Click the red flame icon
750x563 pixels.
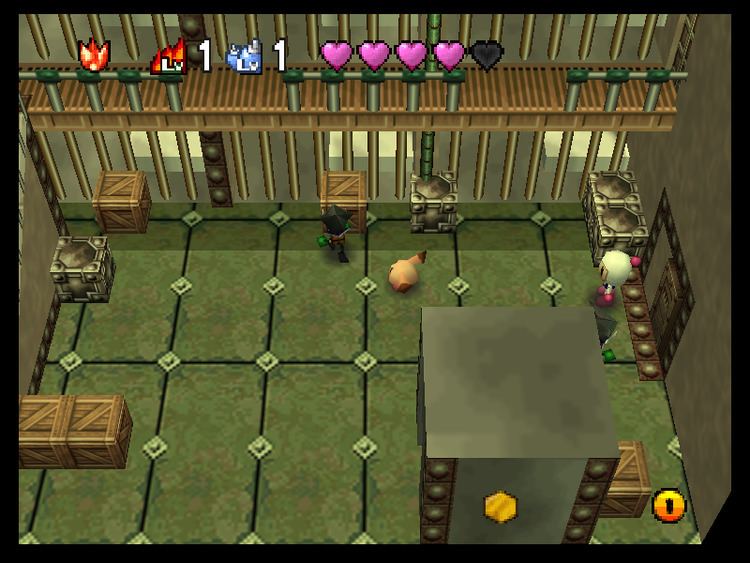coord(94,55)
